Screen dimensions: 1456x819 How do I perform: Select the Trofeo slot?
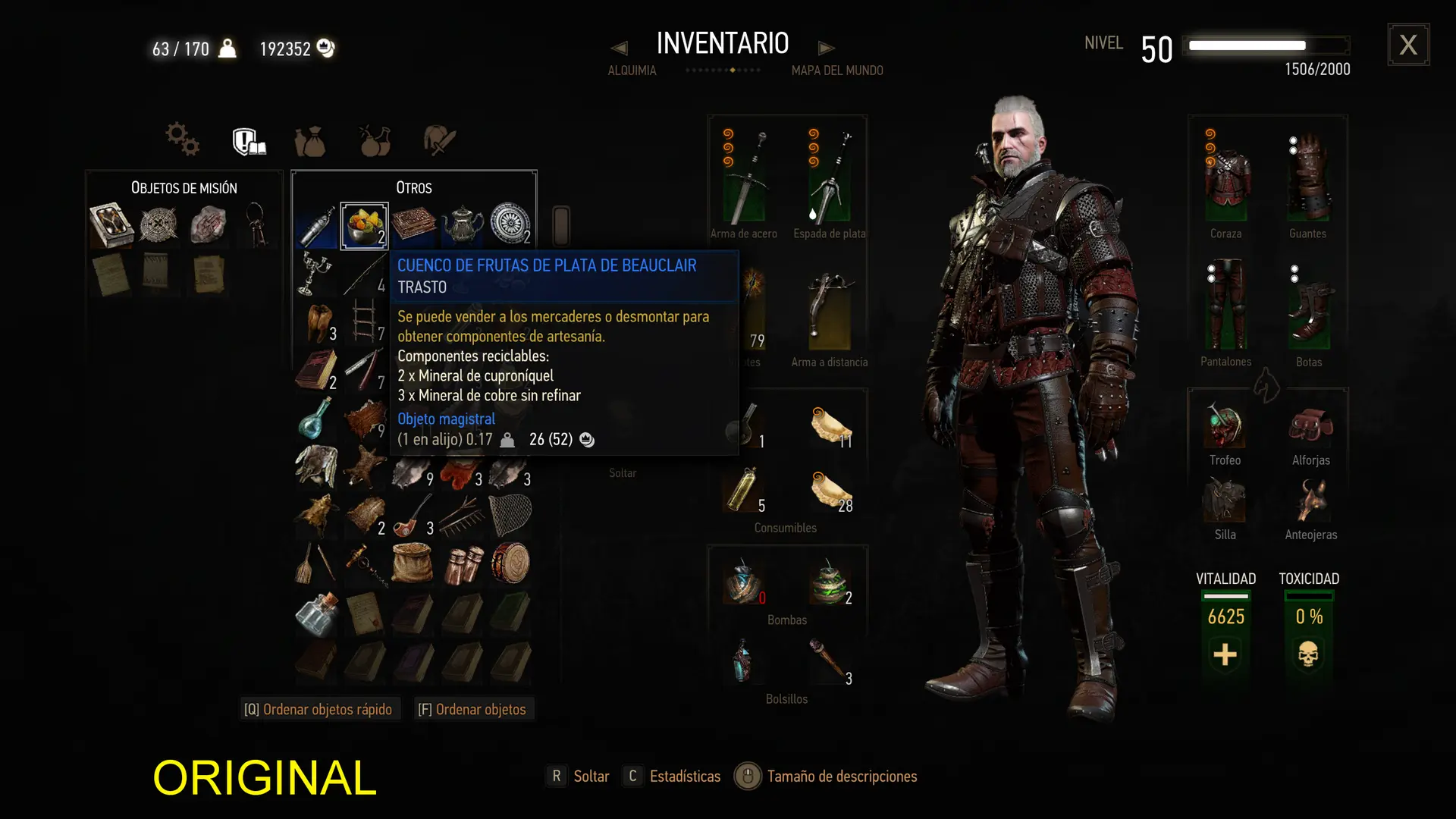[x=1225, y=427]
